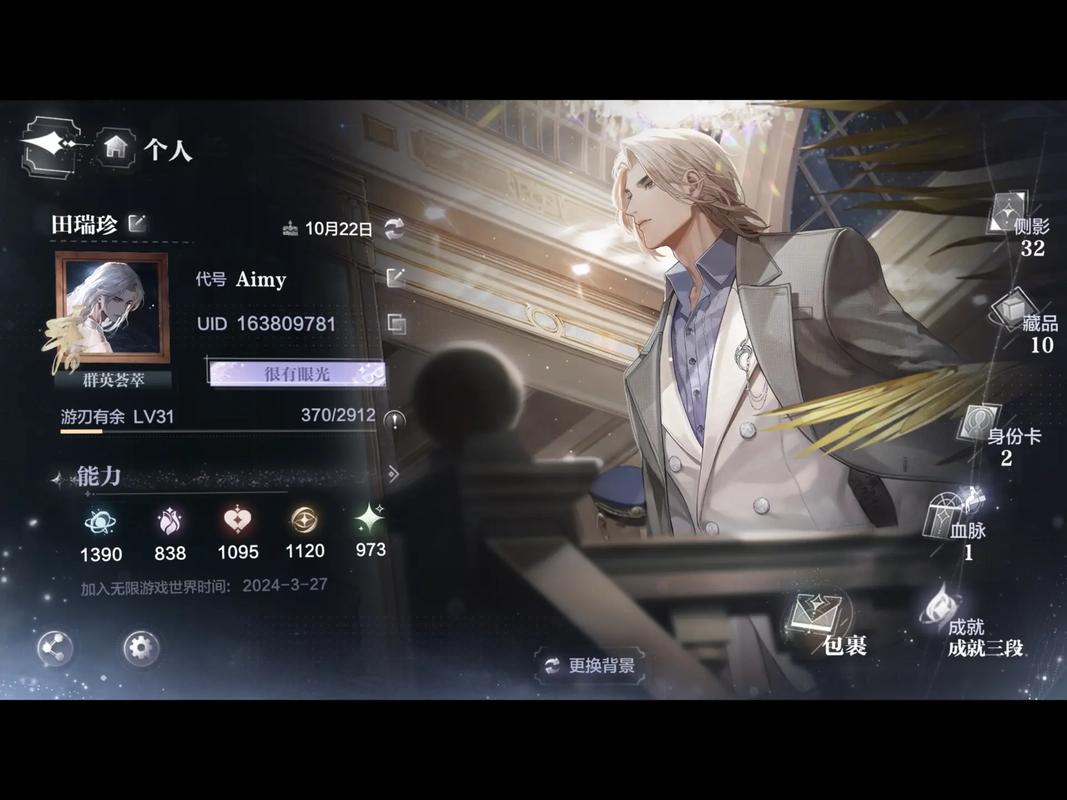Open the share icon
The height and width of the screenshot is (800, 1067).
(55, 648)
